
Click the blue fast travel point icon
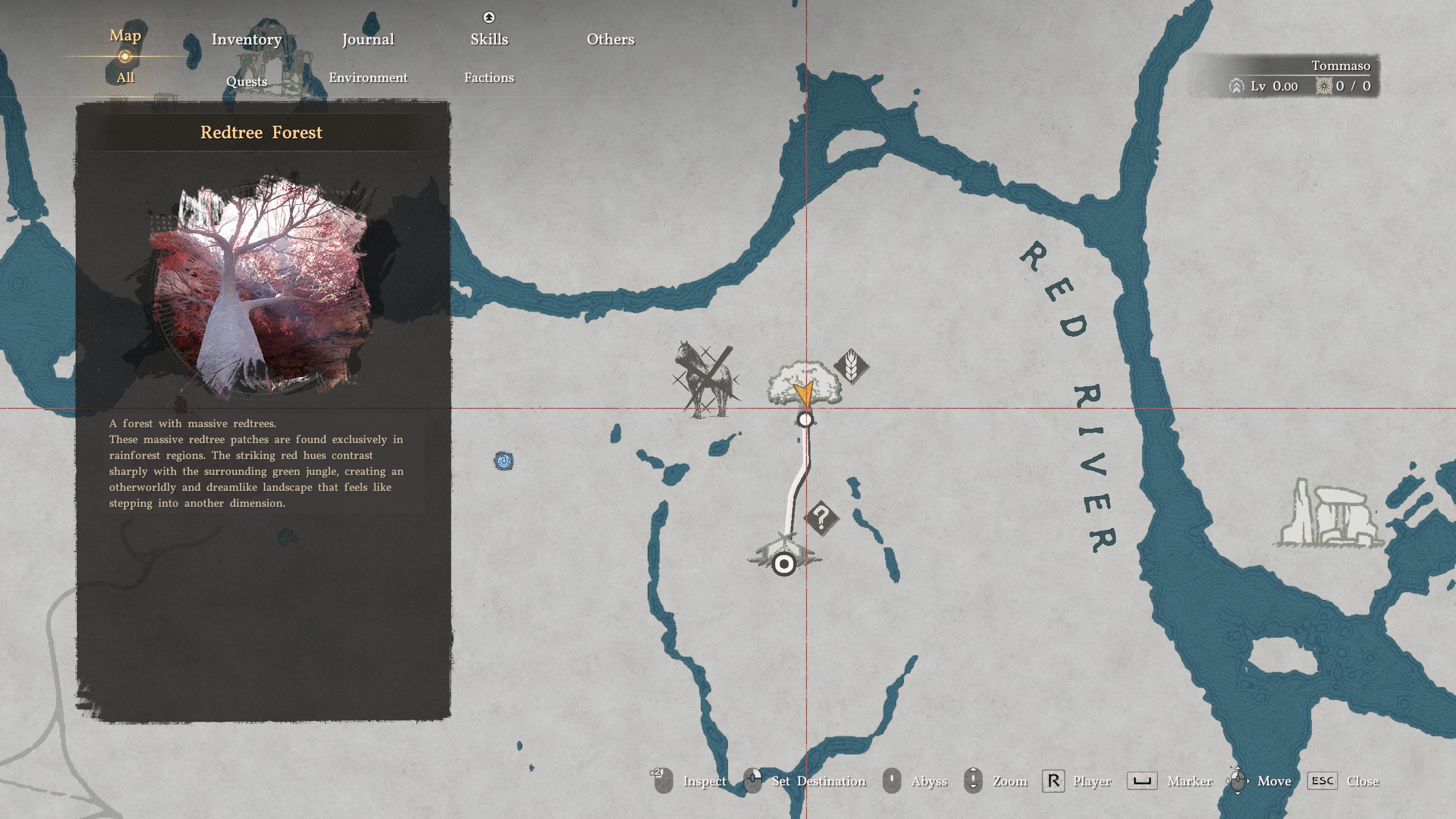pos(505,462)
